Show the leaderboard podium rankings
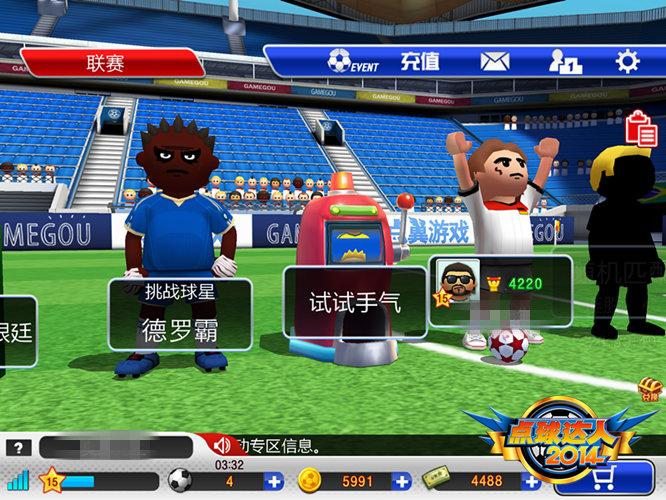 click(565, 62)
